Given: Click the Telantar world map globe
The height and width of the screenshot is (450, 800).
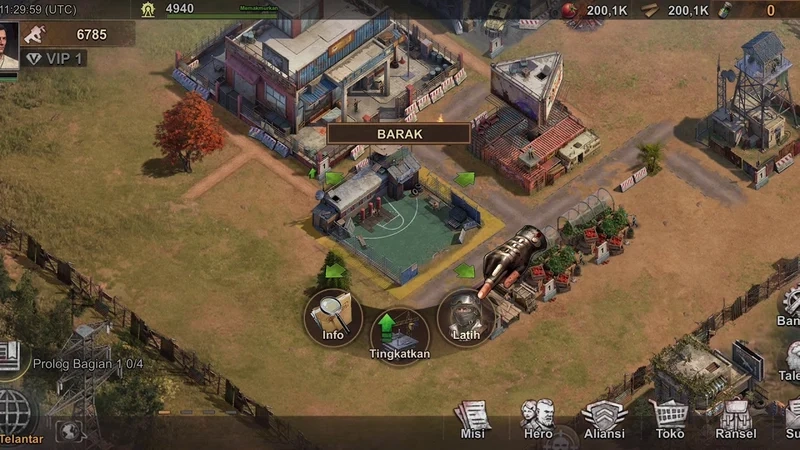Looking at the screenshot, I should (x=16, y=412).
